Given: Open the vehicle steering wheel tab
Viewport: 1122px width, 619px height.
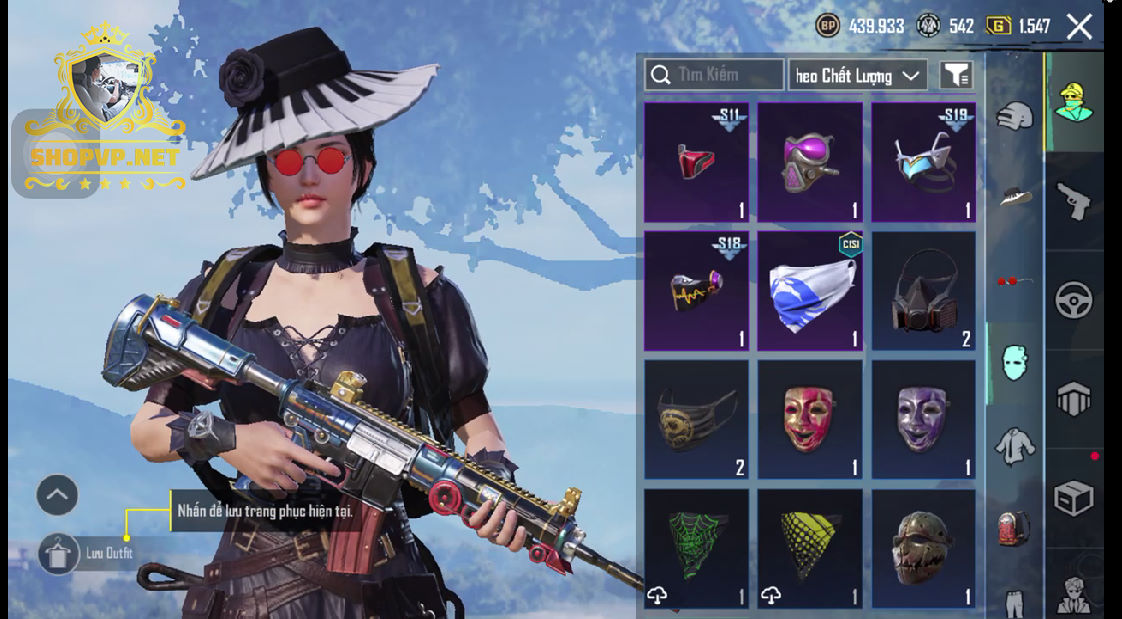Looking at the screenshot, I should pyautogui.click(x=1074, y=300).
